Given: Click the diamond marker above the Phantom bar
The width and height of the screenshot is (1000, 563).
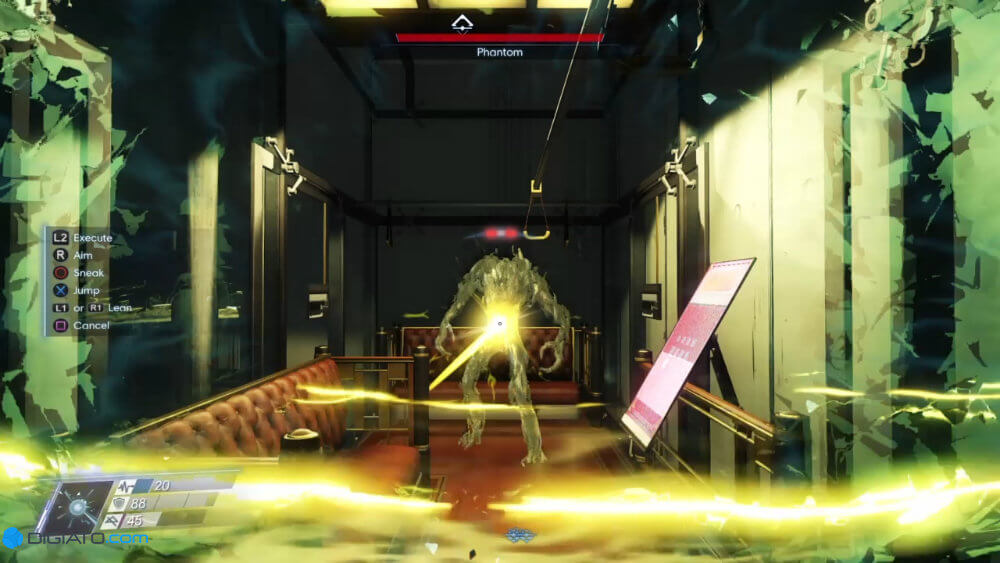Looking at the screenshot, I should (x=461, y=23).
